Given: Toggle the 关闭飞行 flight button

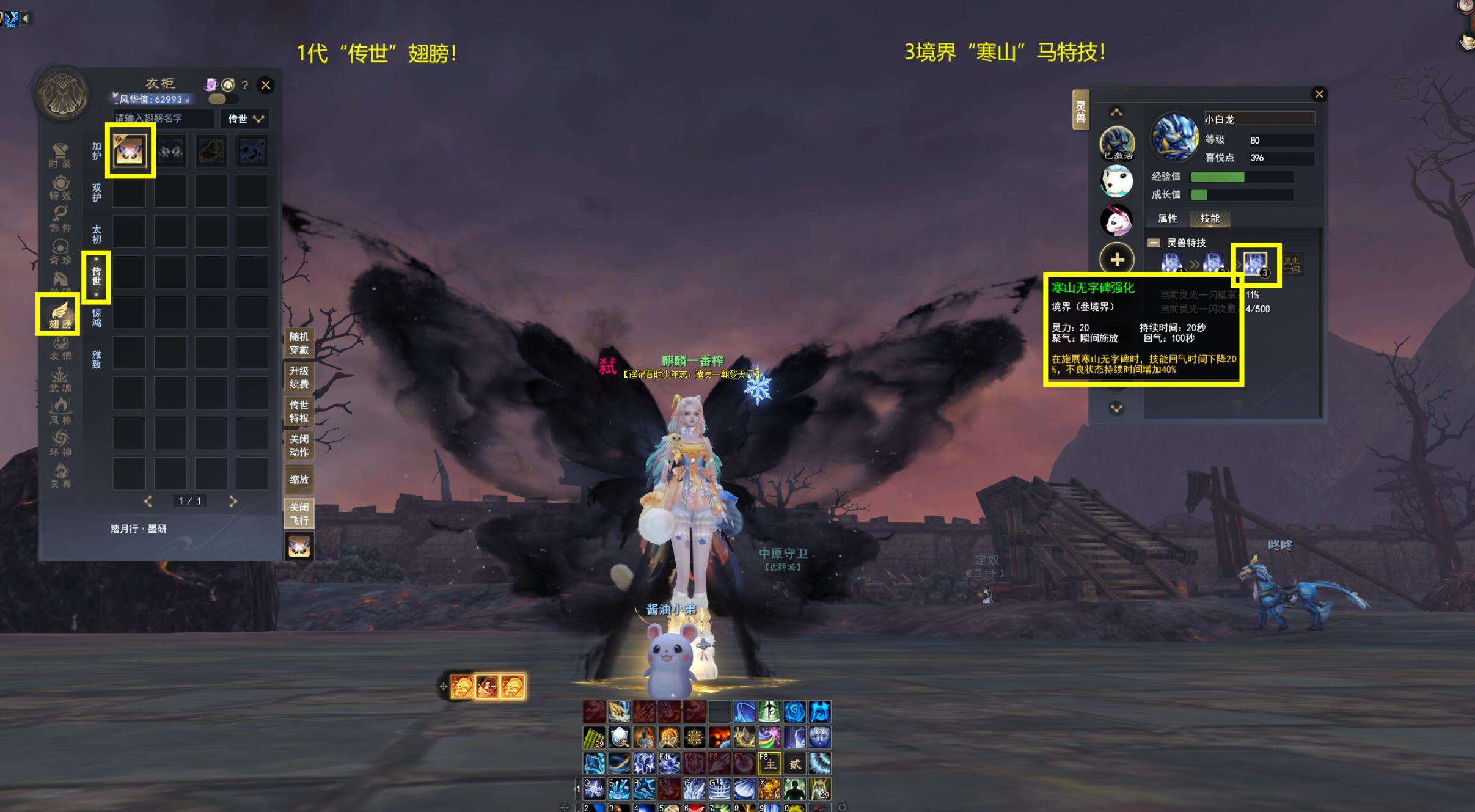Looking at the screenshot, I should click(299, 513).
